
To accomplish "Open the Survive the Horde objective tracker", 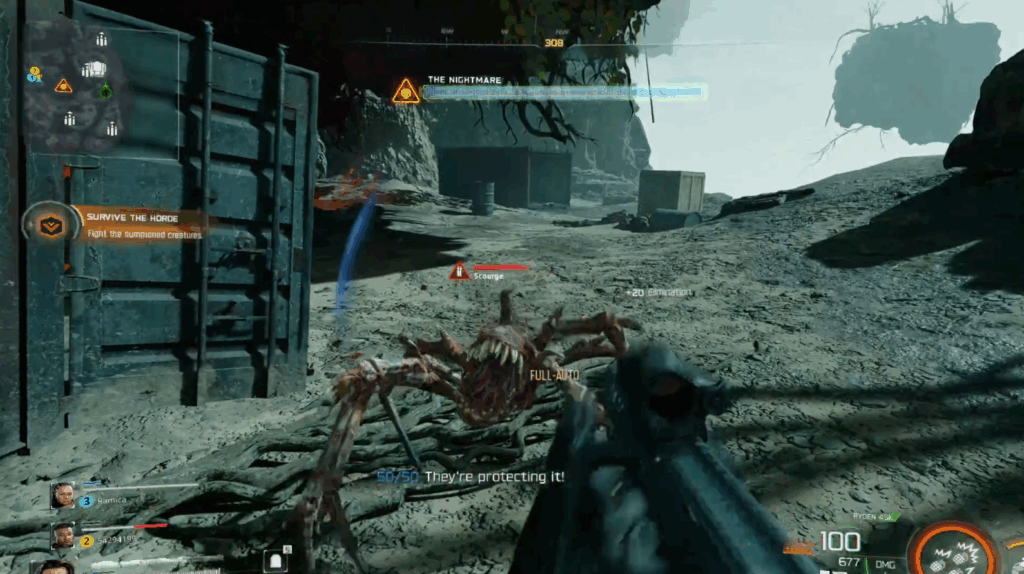I will 140,223.
